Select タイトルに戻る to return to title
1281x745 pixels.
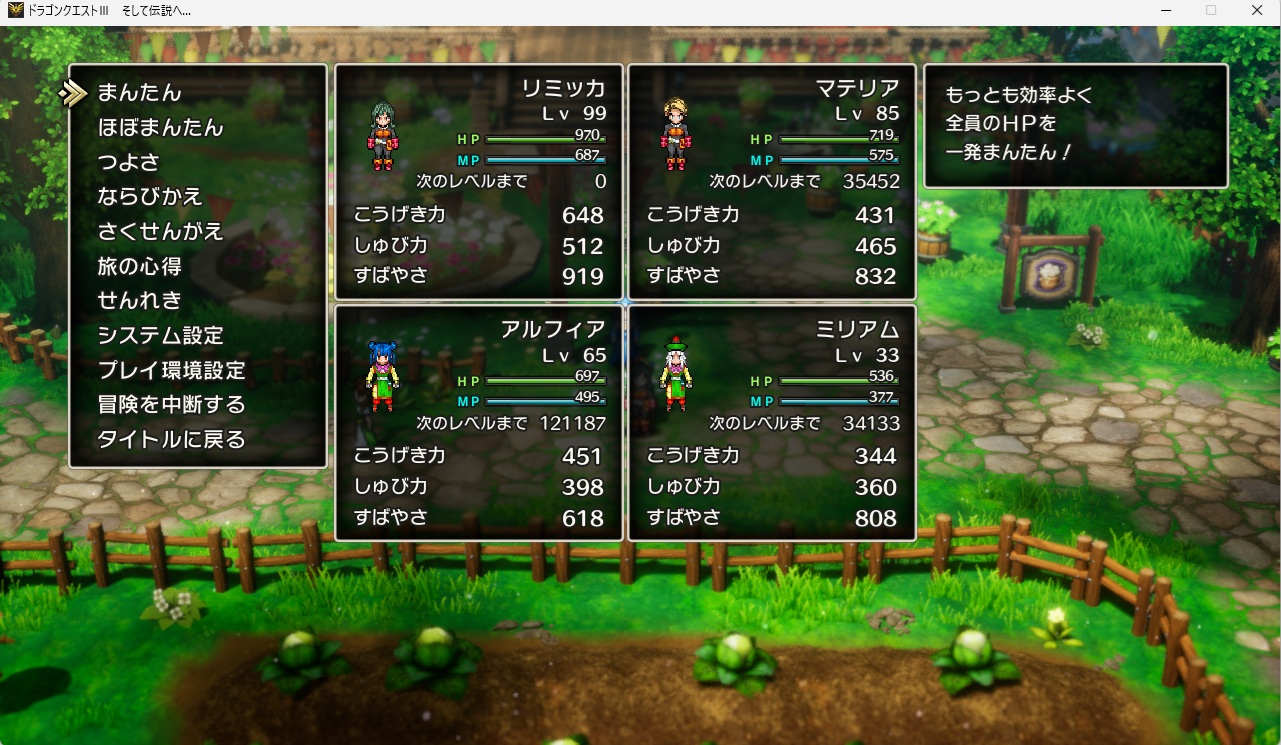(x=171, y=439)
